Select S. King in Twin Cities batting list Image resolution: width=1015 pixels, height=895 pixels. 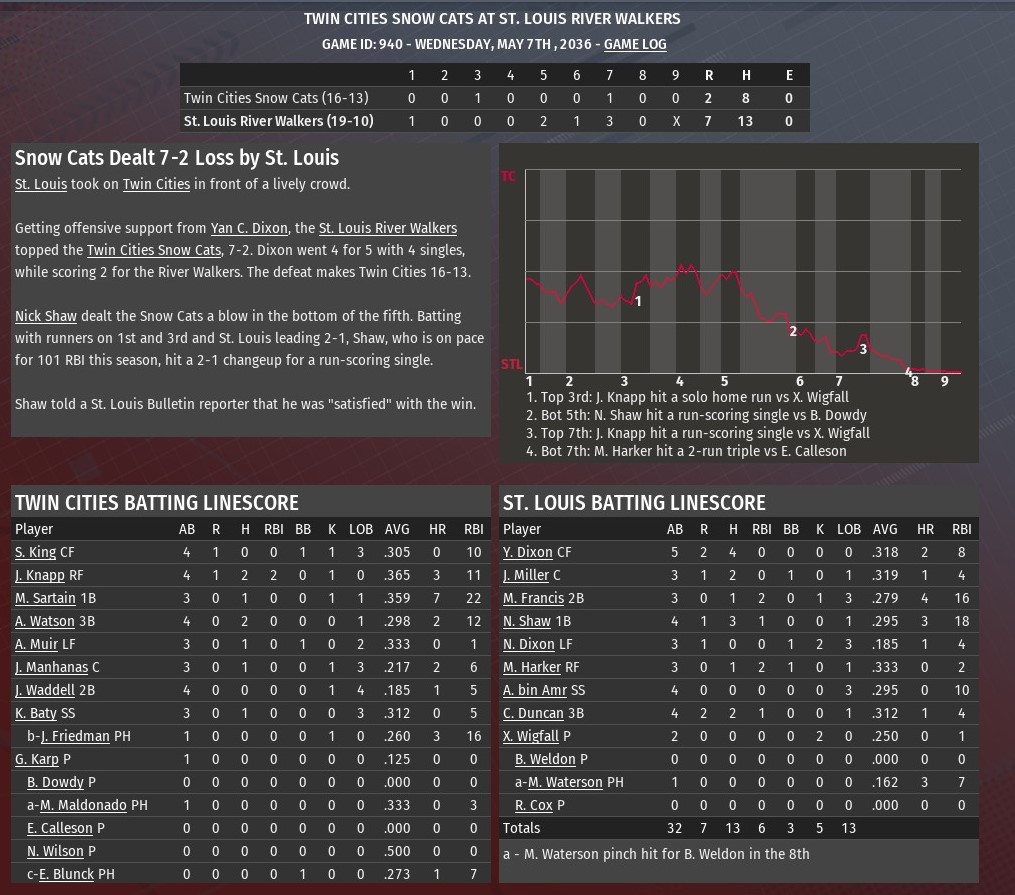click(x=35, y=552)
